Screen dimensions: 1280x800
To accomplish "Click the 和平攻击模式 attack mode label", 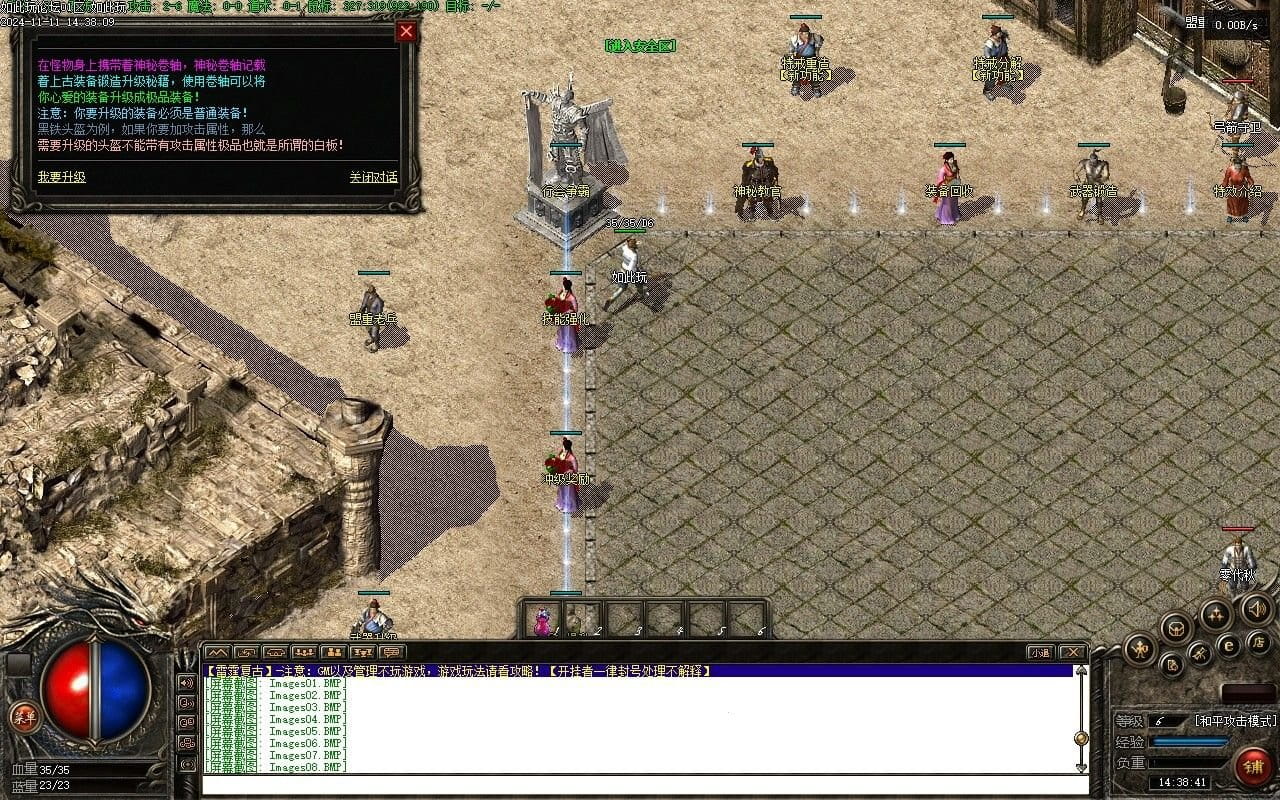I will 1236,721.
